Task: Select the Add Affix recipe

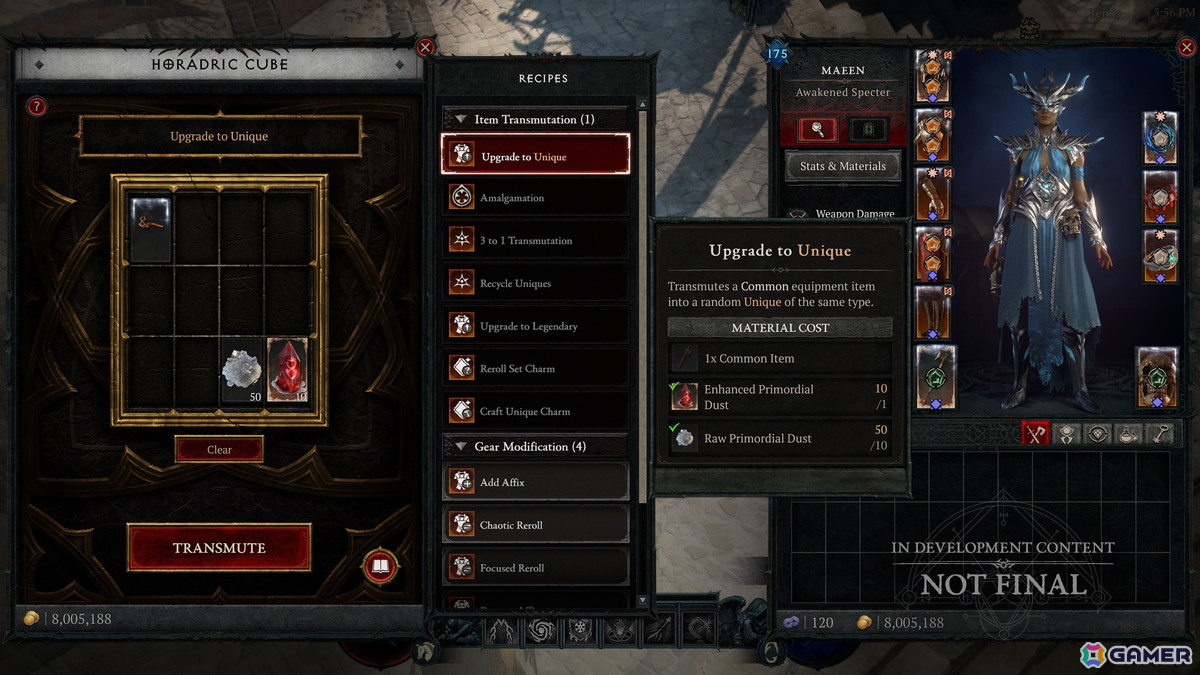Action: coord(535,482)
